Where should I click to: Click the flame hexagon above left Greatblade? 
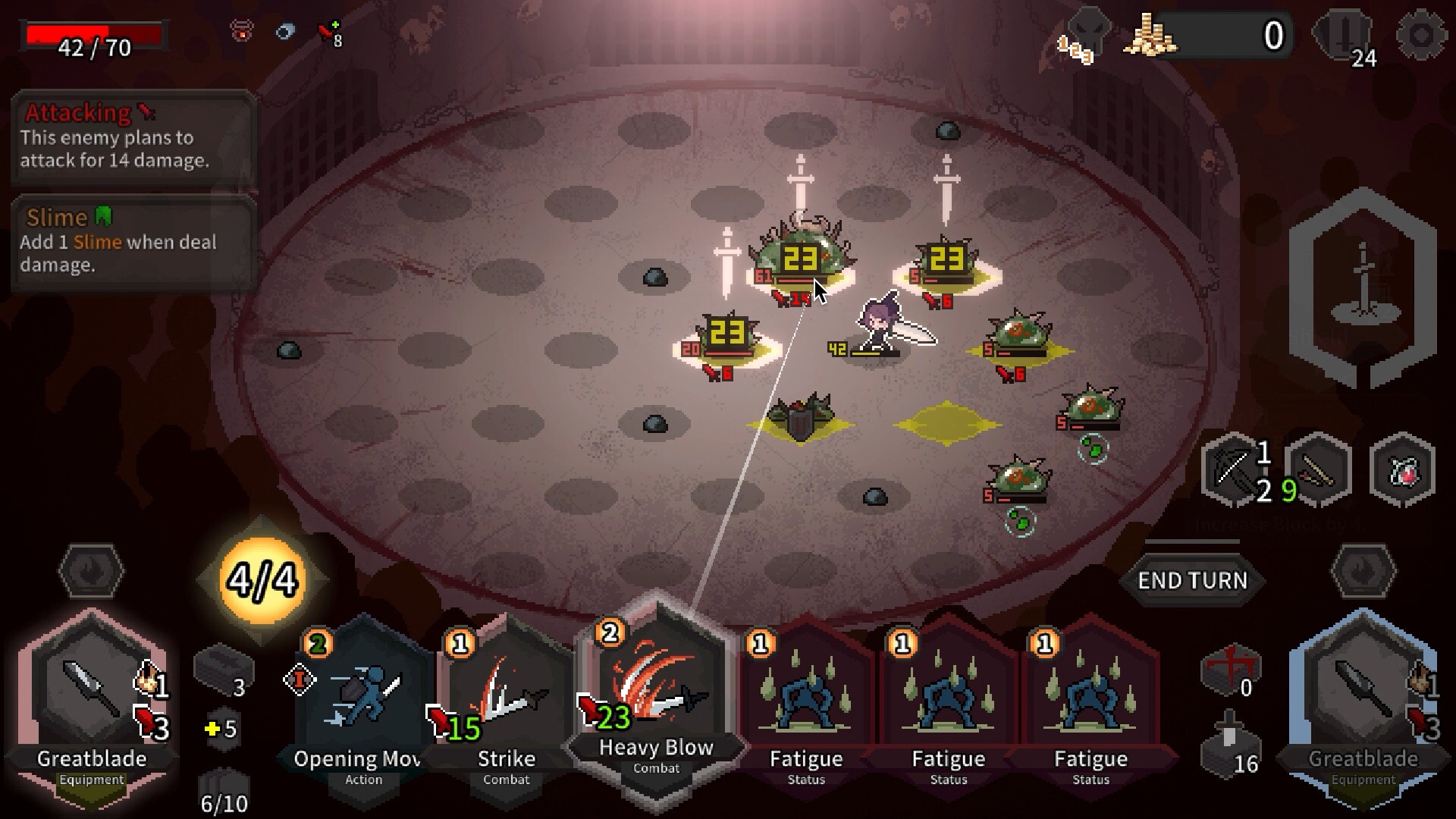point(90,574)
